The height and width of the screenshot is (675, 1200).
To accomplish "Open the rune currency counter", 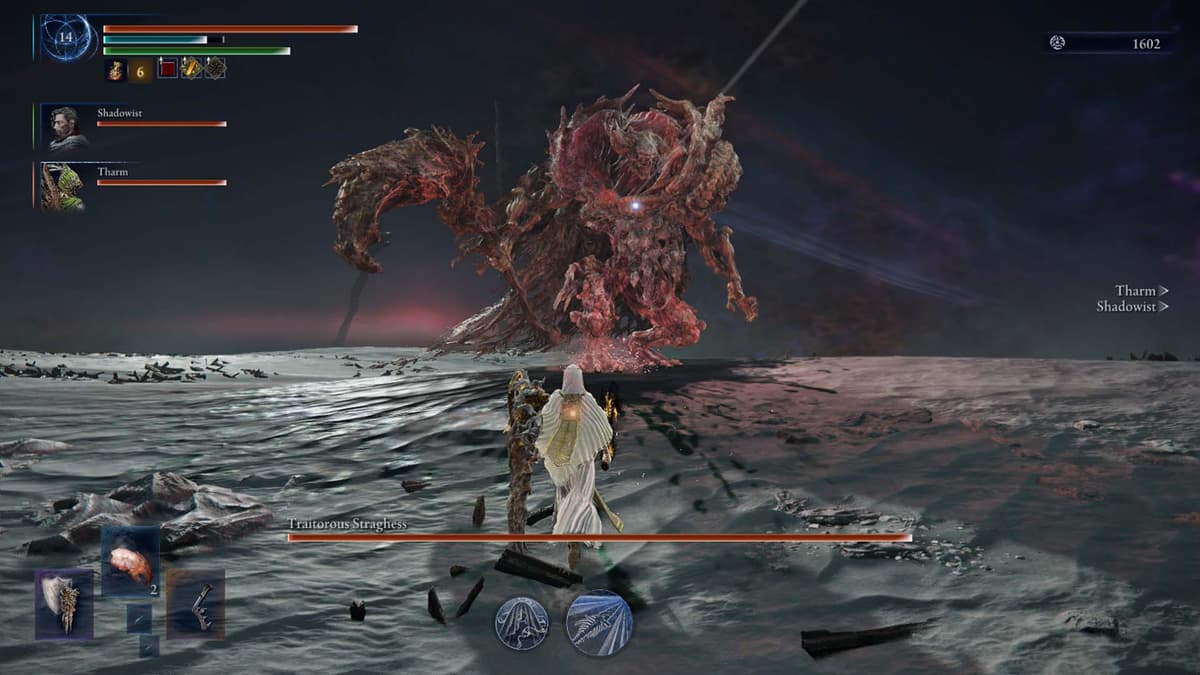I will (x=1110, y=43).
